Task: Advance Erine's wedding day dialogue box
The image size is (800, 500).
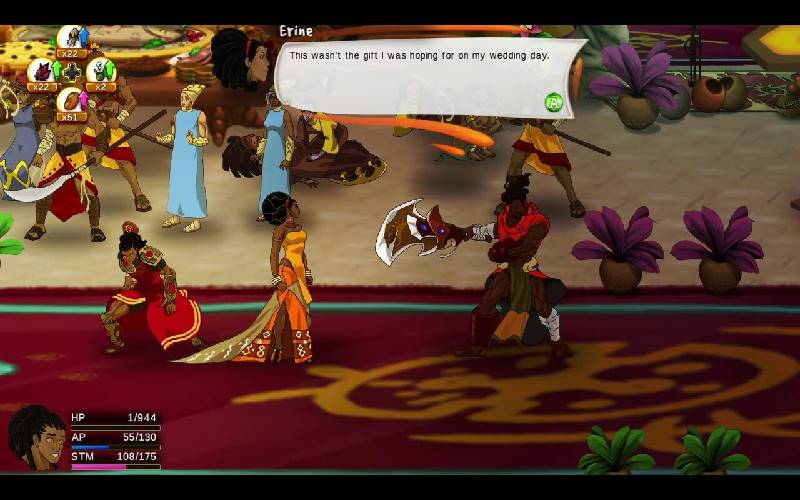Action: coord(553,102)
